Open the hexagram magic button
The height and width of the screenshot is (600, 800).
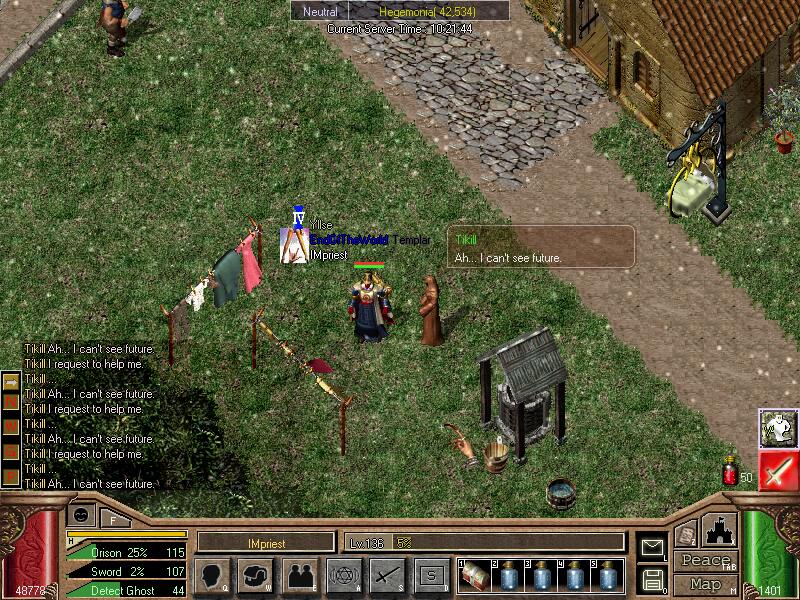pos(344,576)
